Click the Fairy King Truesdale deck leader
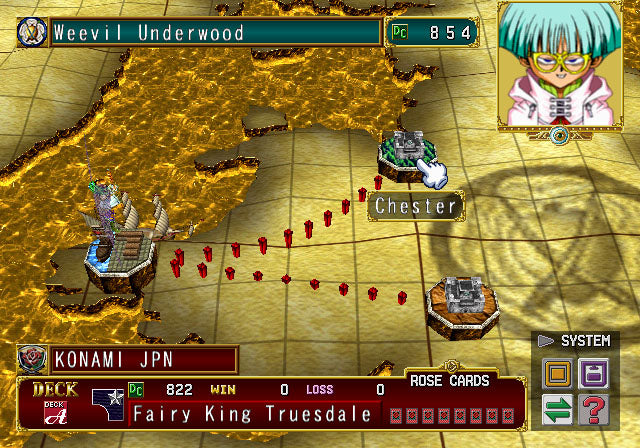The width and height of the screenshot is (640, 448). click(252, 414)
